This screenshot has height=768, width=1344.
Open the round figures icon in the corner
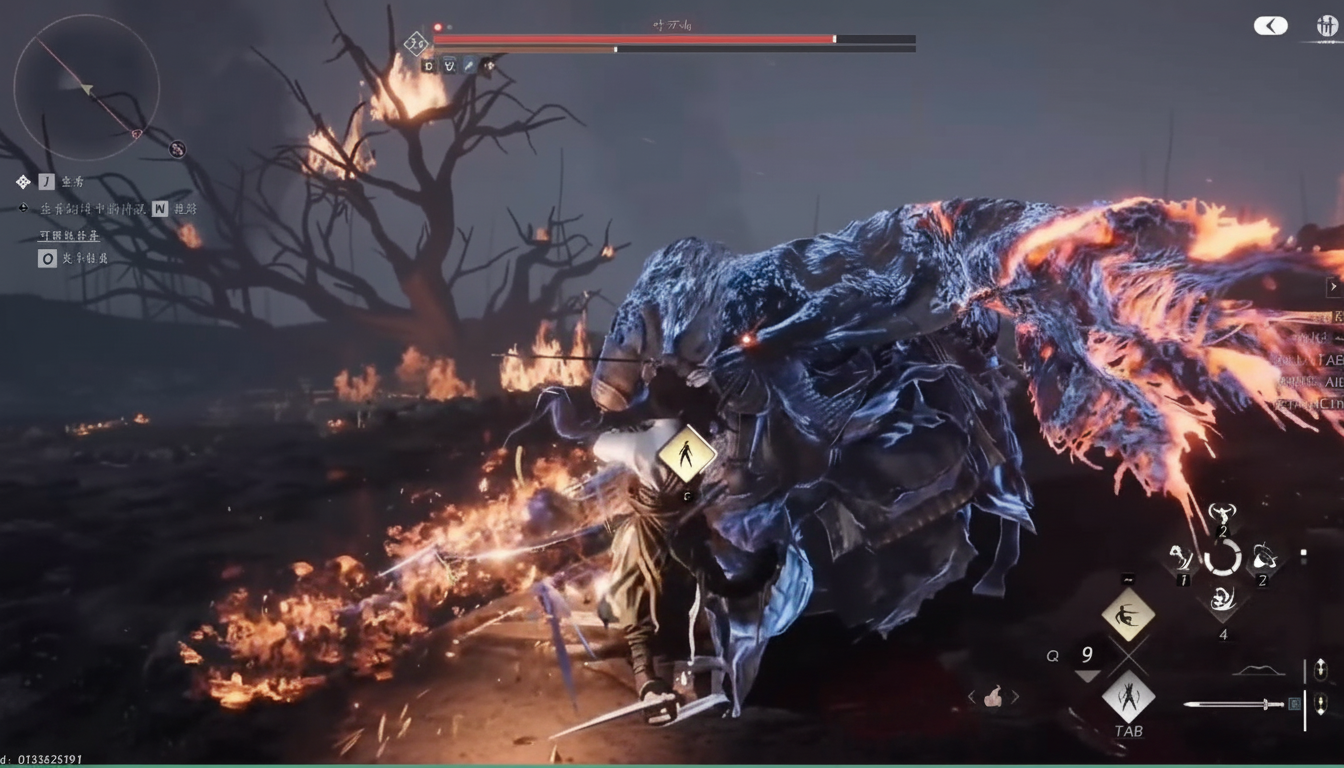1327,27
